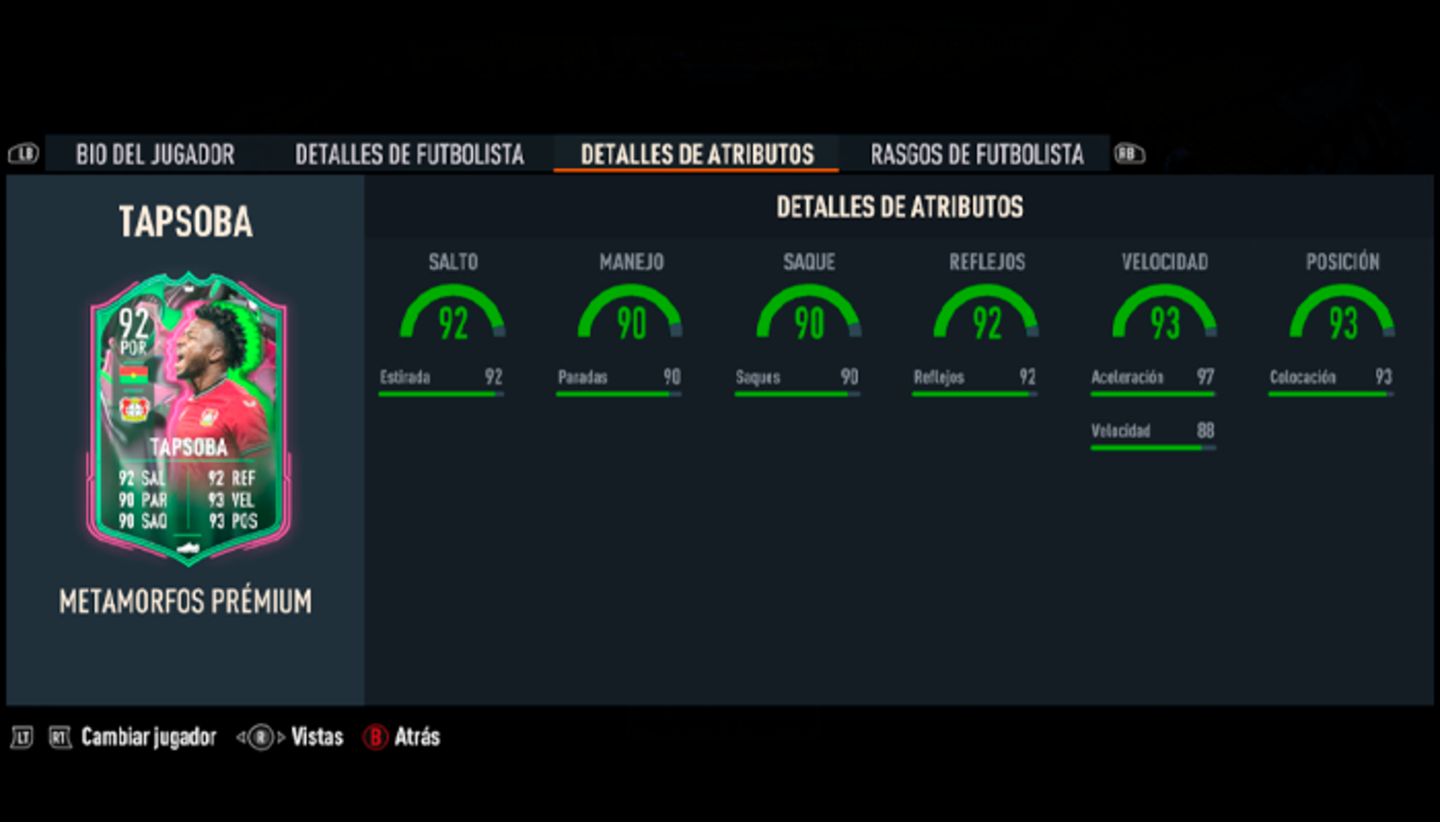This screenshot has width=1440, height=822.
Task: Click the Aceleración 97 stat bar
Action: pos(1152,382)
